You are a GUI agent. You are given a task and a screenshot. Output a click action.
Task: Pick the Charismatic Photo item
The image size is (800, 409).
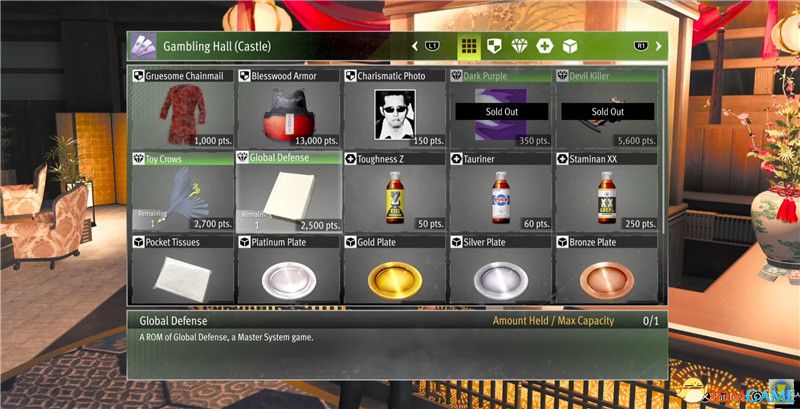395,110
